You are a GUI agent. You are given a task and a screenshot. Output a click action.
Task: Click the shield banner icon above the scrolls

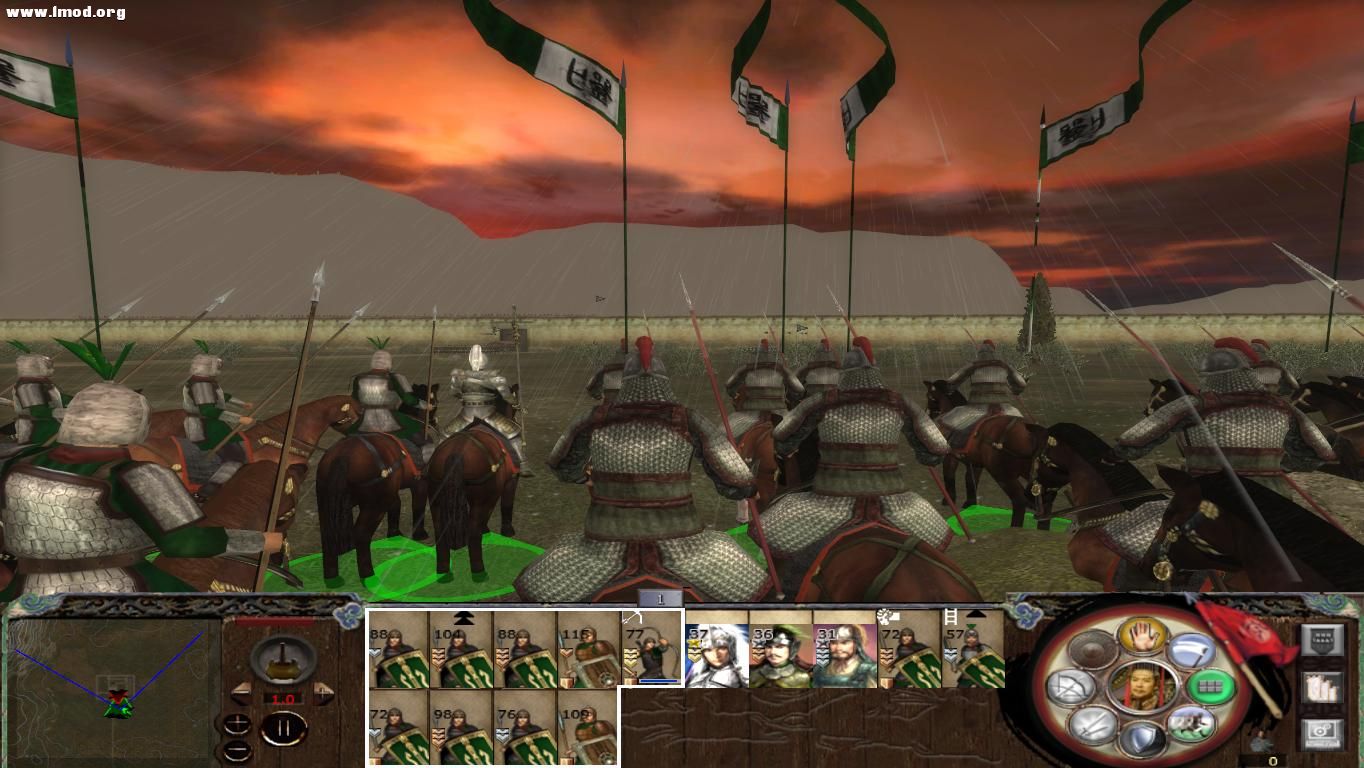(1323, 639)
